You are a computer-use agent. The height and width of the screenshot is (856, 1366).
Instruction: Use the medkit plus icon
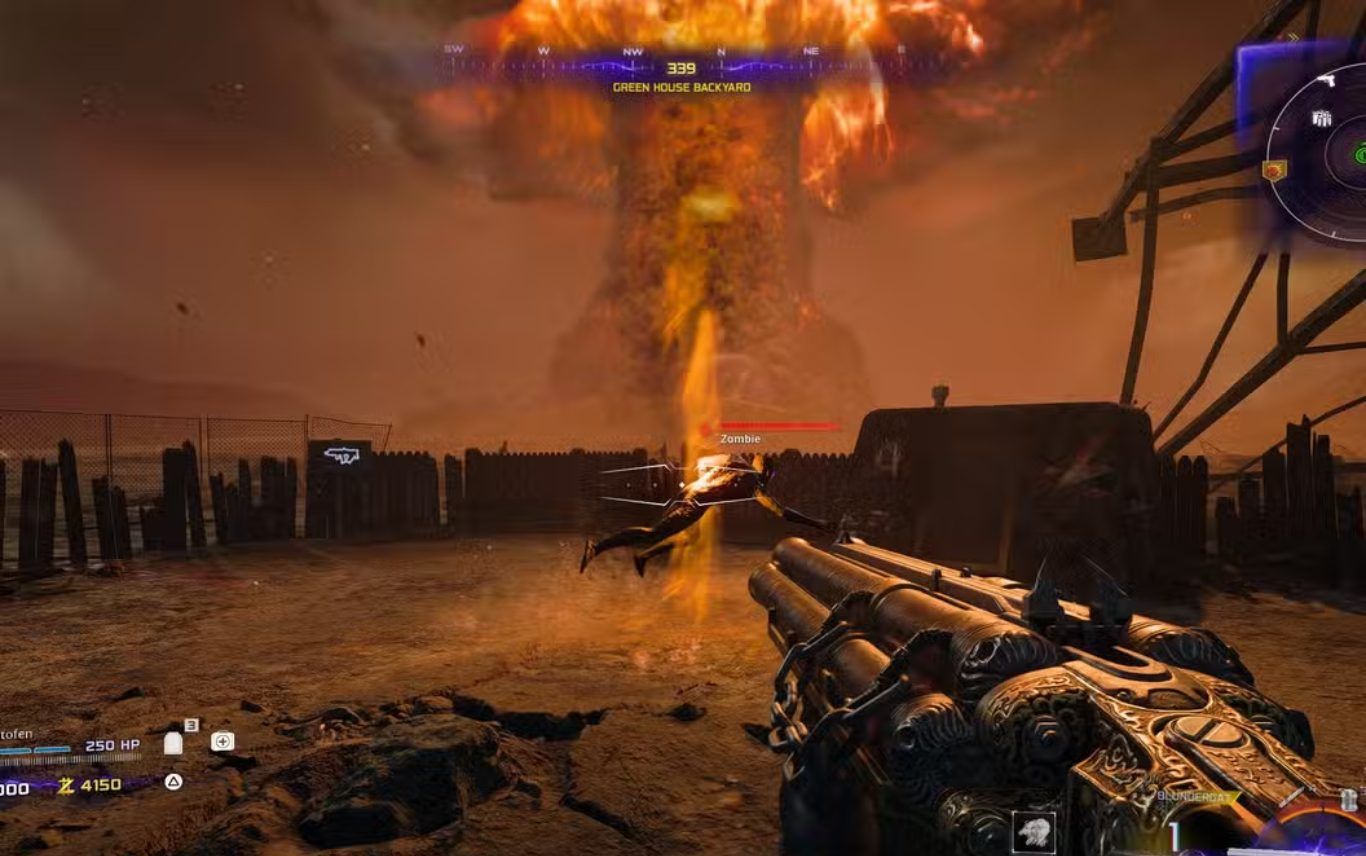pos(222,741)
